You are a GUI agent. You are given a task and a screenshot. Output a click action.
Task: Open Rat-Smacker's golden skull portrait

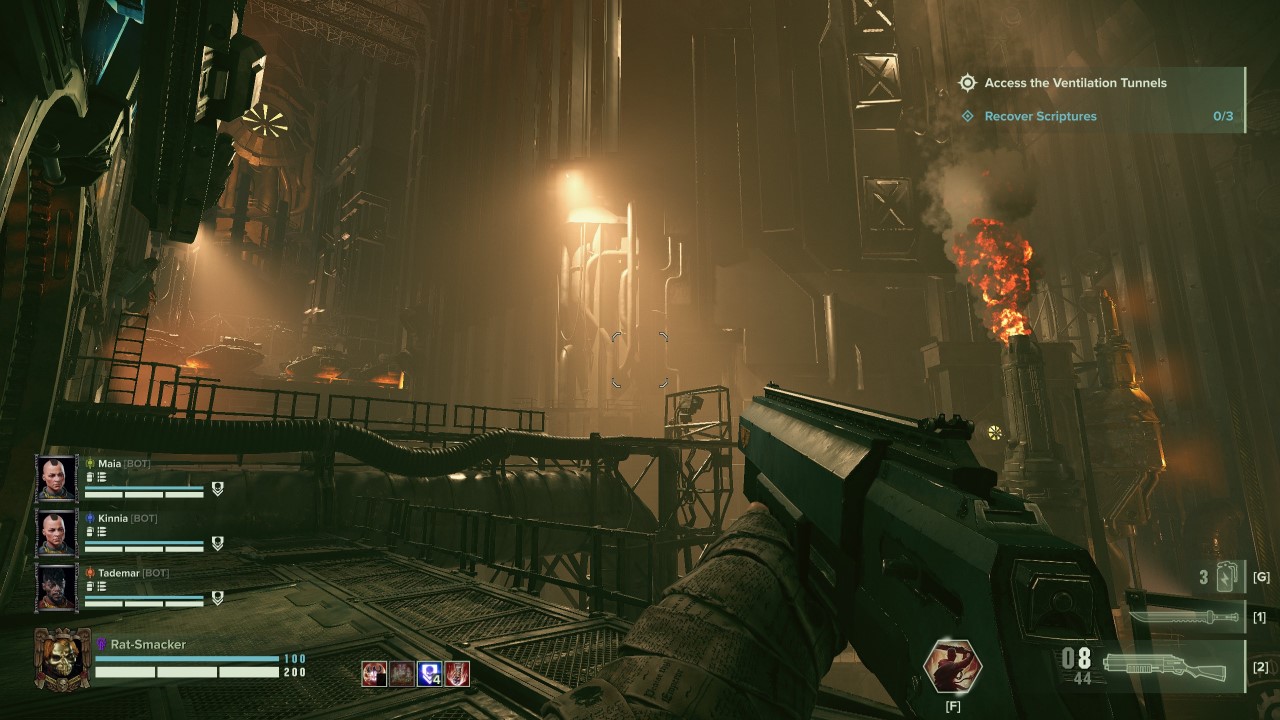[x=62, y=658]
